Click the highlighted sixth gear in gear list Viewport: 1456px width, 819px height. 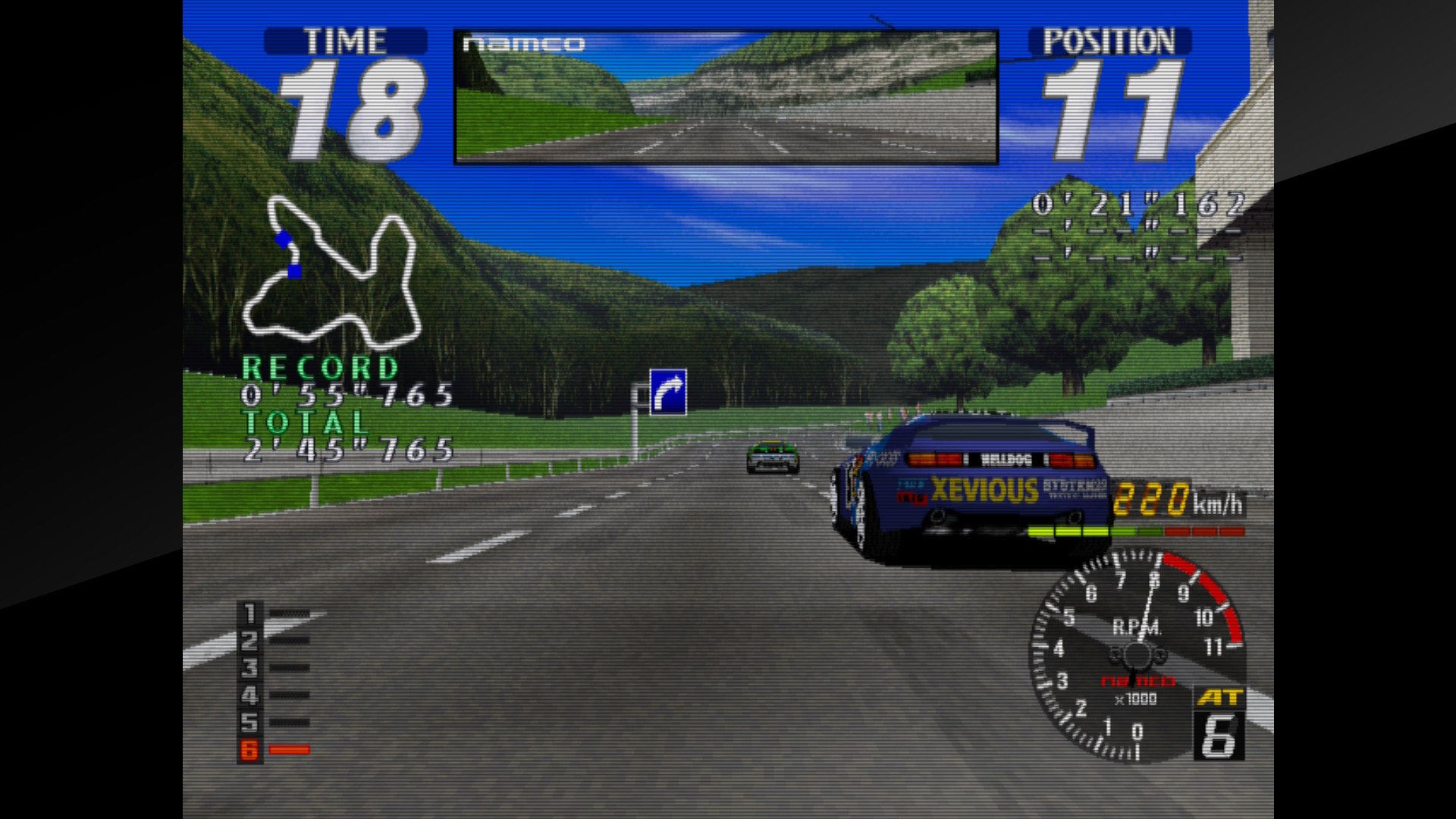click(249, 750)
